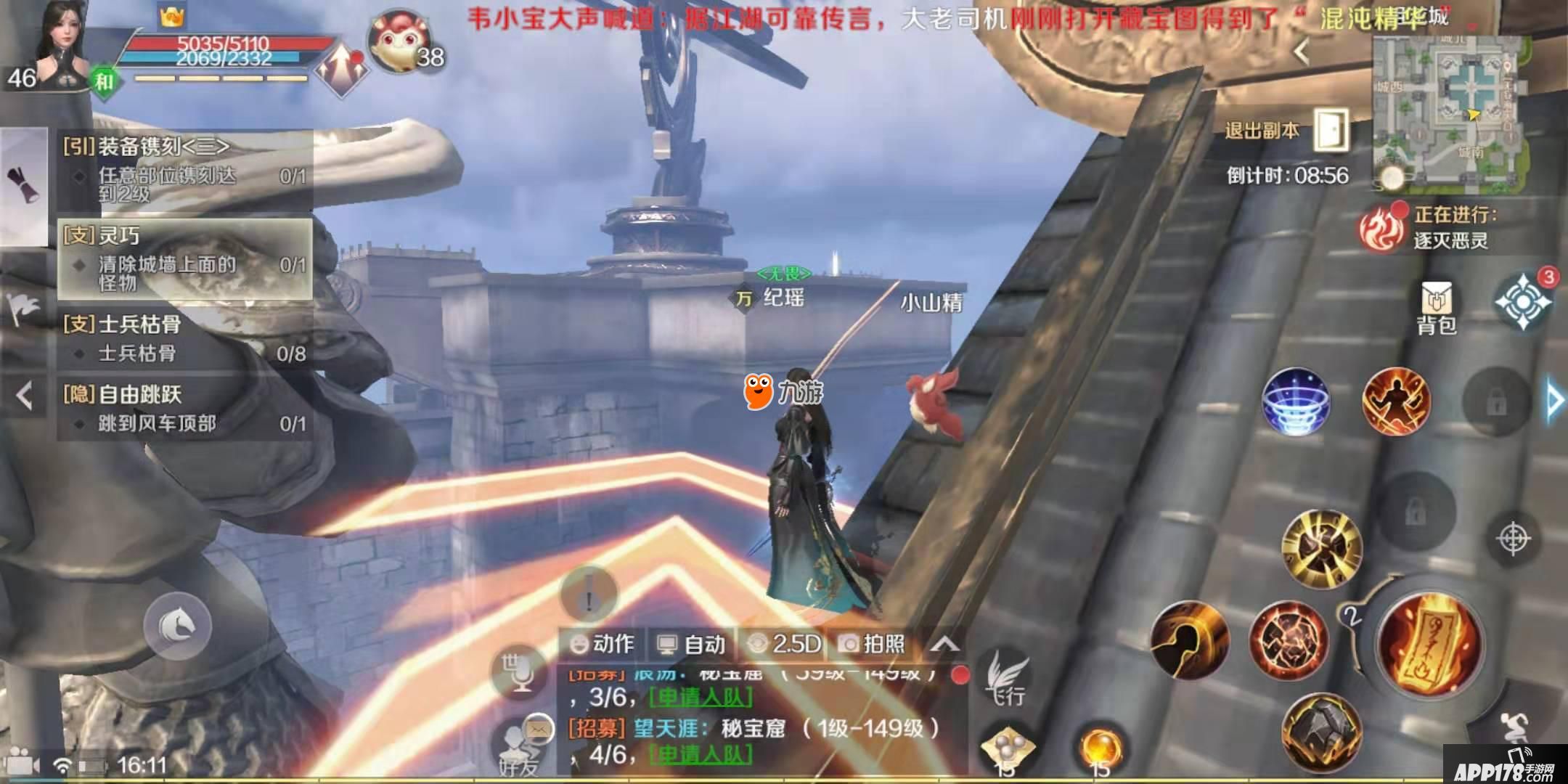Toggle 自动 auto mode
The width and height of the screenshot is (1568, 784).
(691, 644)
